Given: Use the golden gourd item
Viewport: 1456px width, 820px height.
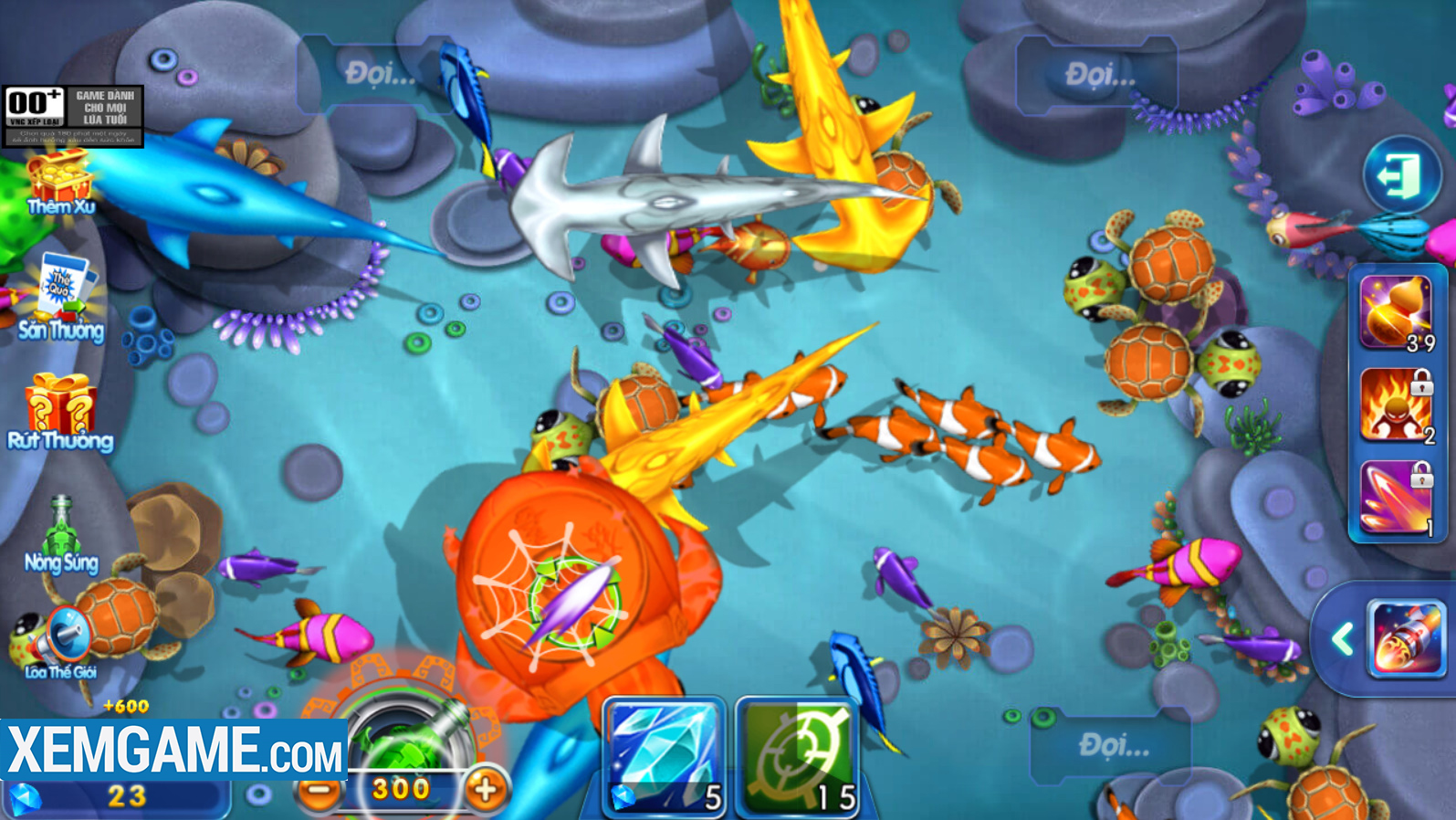Looking at the screenshot, I should (x=1396, y=312).
